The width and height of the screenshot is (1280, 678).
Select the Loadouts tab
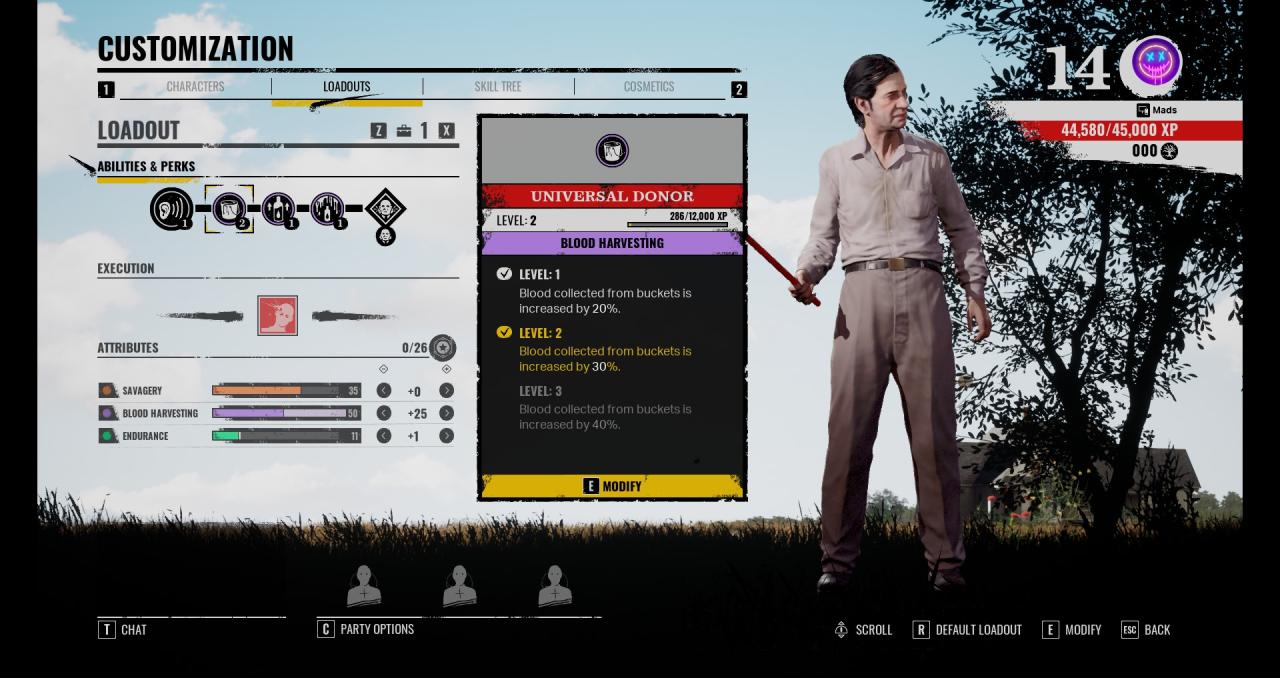[x=346, y=87]
